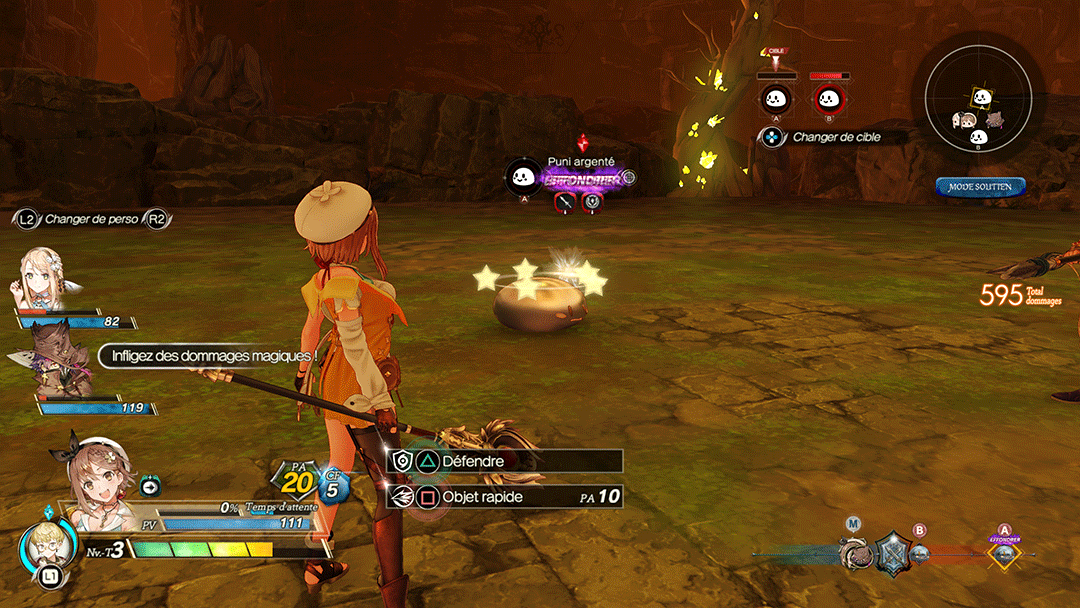
Task: Choose the Défendre command
Action: pos(505,461)
